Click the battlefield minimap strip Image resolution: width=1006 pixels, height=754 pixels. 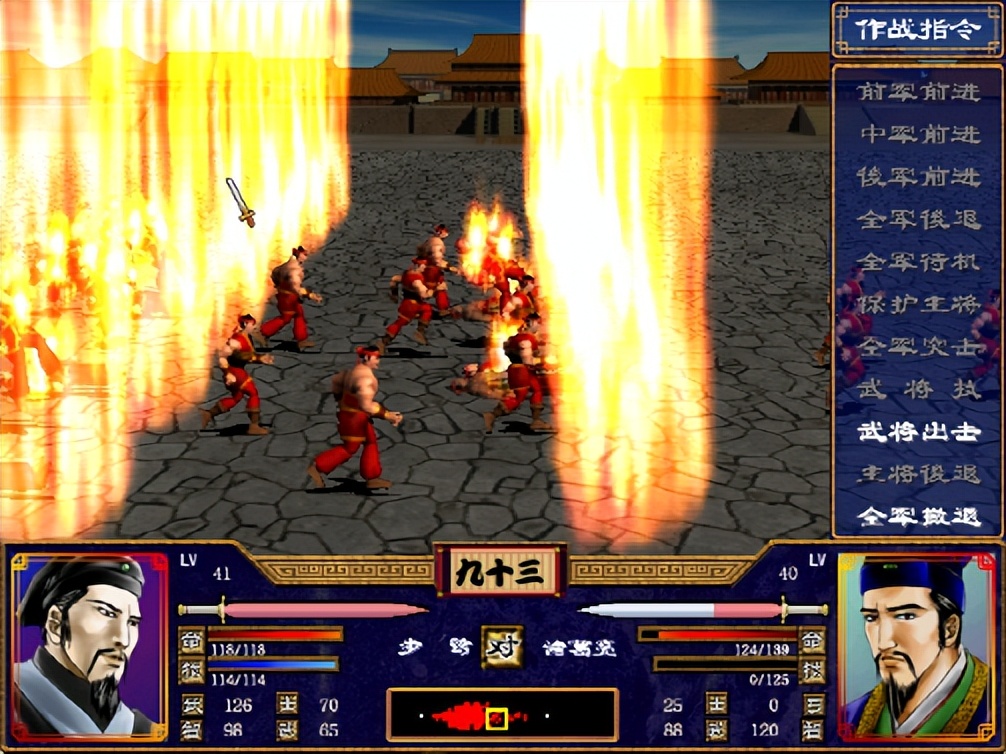tap(502, 716)
